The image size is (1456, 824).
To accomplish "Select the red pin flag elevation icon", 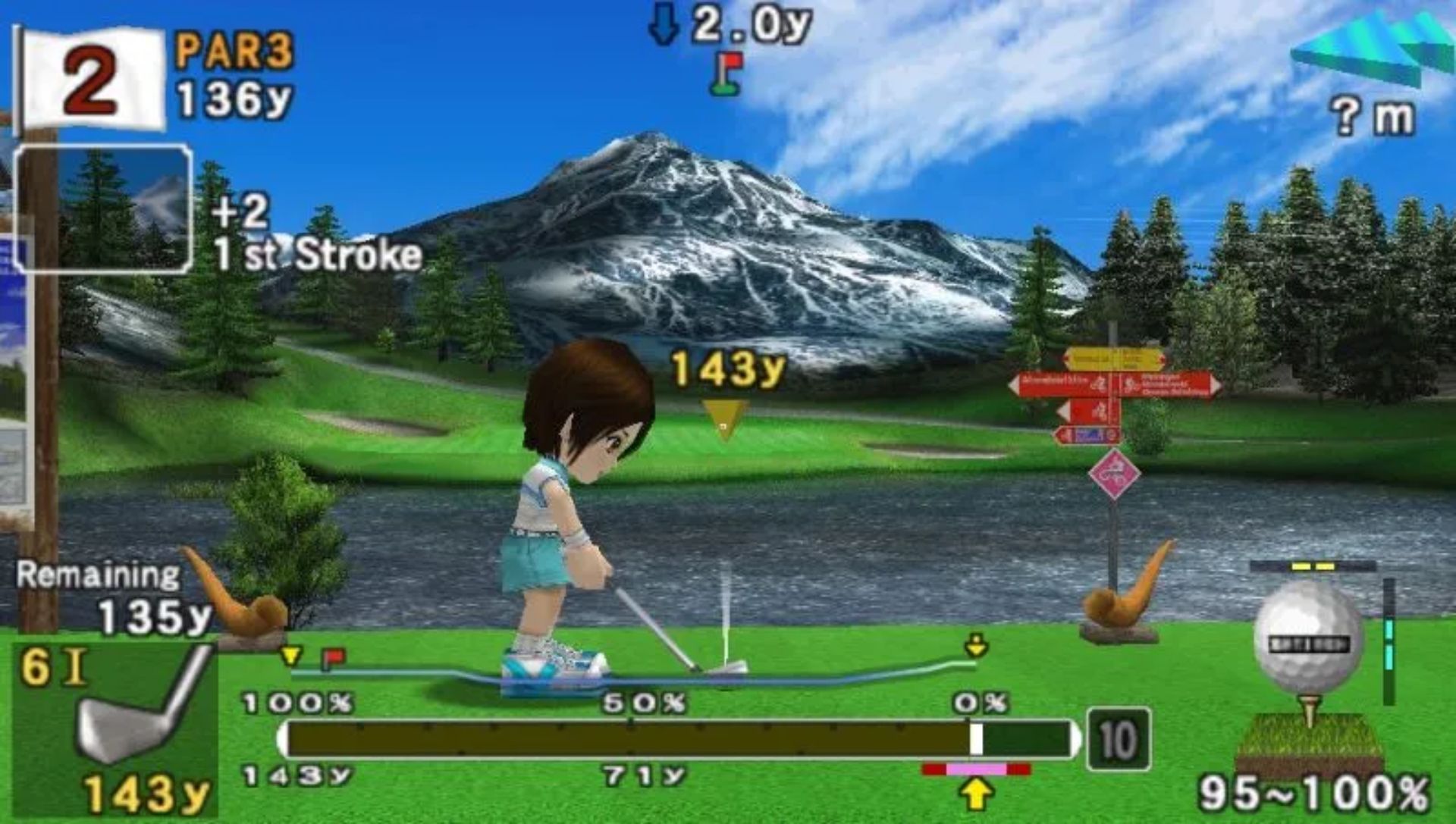I will pyautogui.click(x=726, y=74).
